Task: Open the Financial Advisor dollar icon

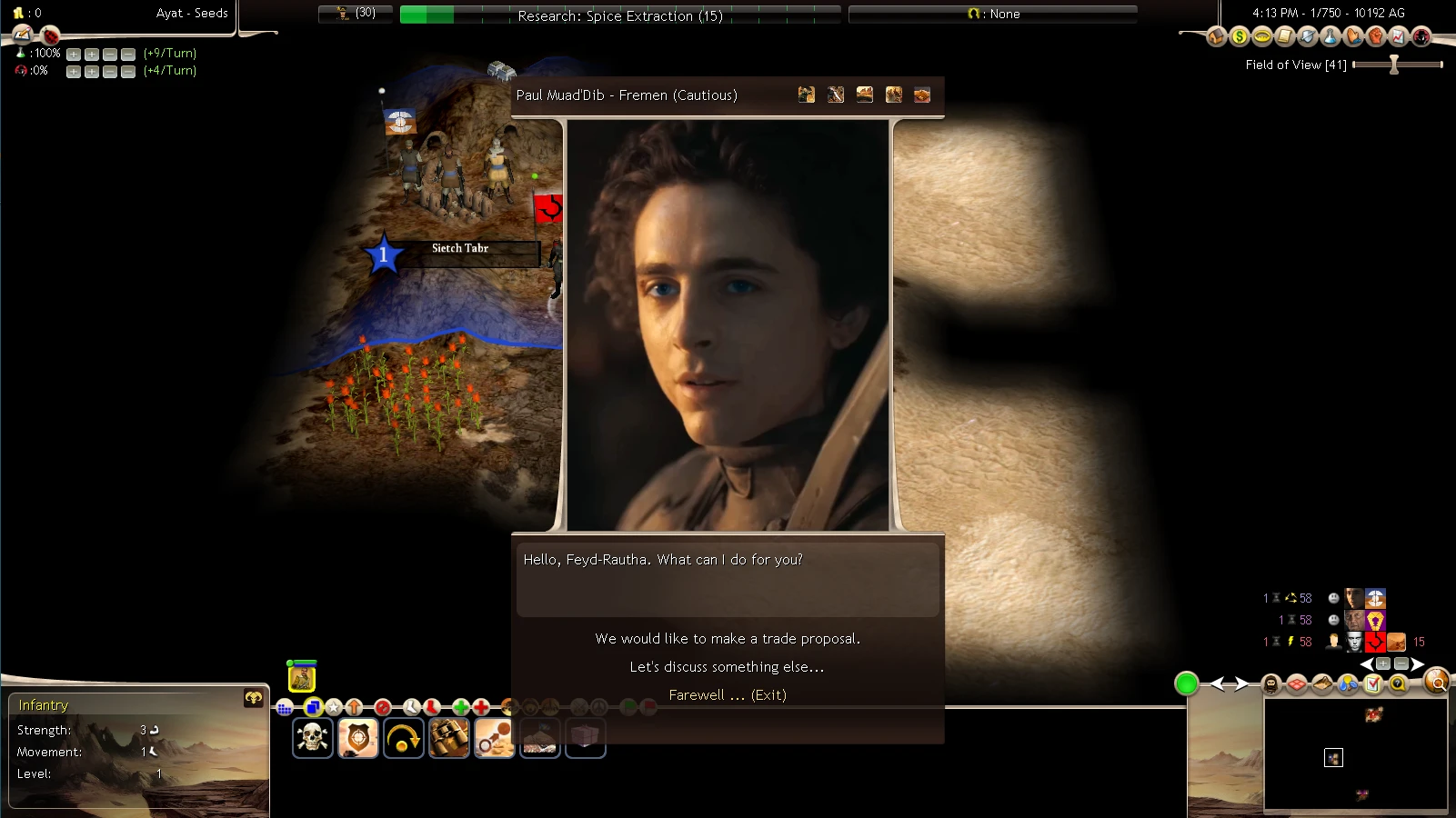Action: 1239,37
